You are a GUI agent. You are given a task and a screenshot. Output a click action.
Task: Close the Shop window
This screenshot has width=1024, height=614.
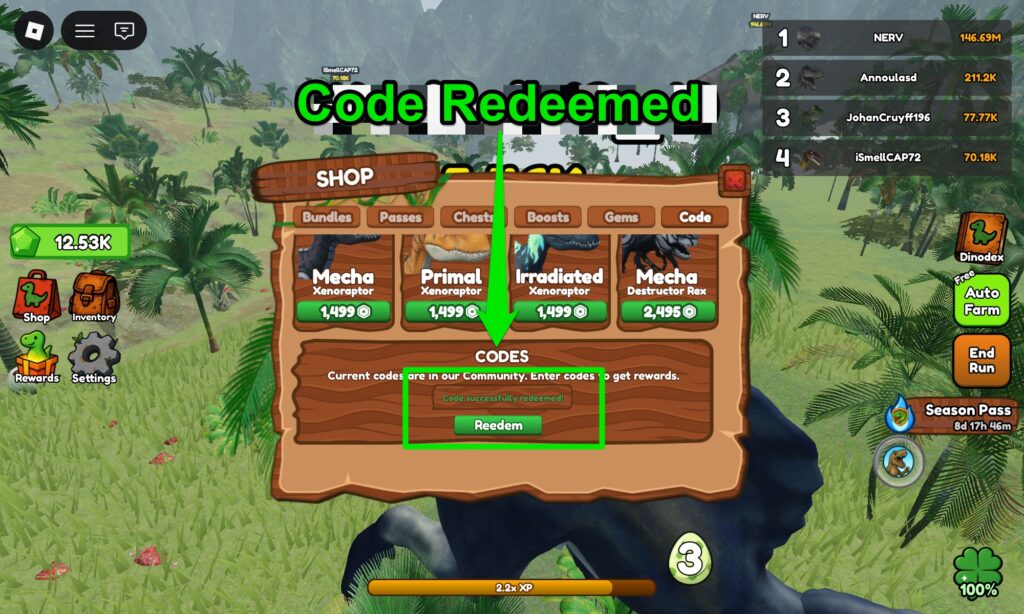(x=735, y=181)
